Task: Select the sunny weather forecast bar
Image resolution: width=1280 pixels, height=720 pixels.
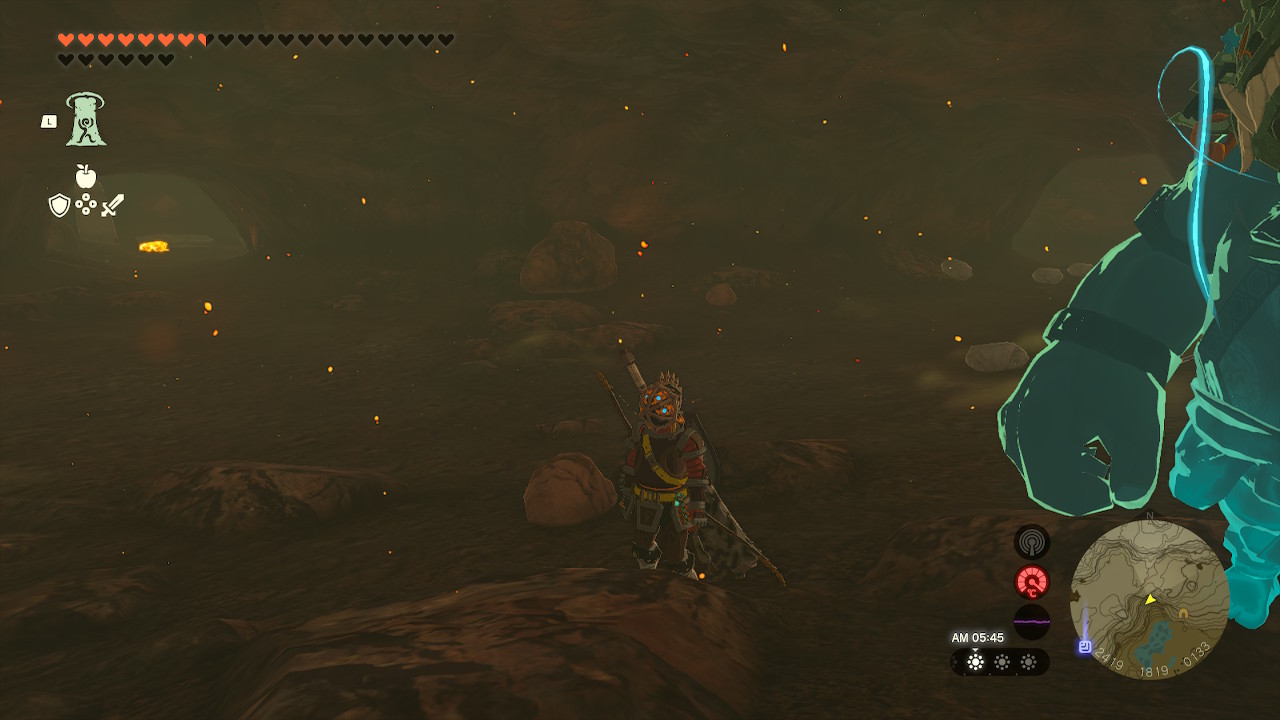Action: [x=1000, y=662]
